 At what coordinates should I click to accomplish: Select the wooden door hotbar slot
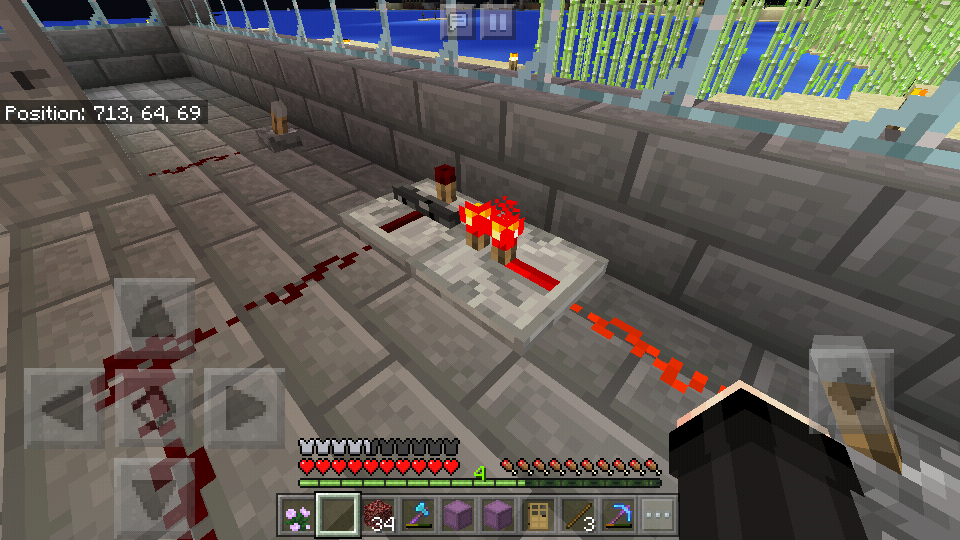pyautogui.click(x=540, y=514)
